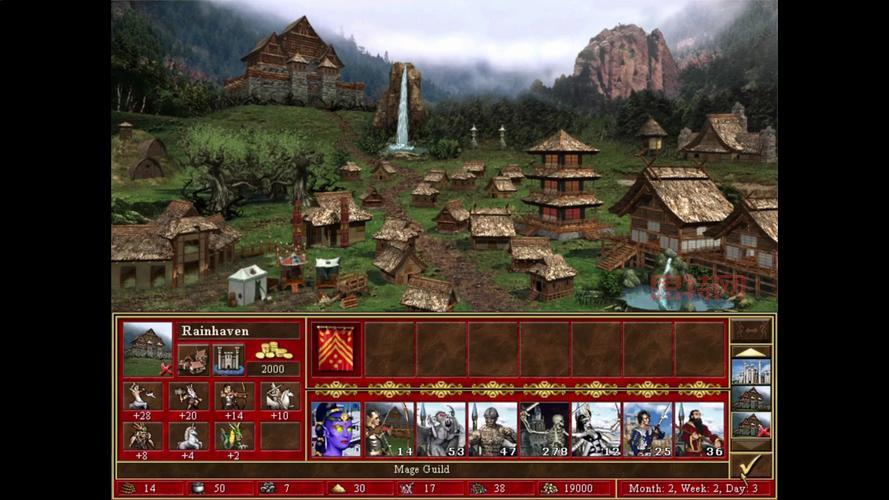Open the town hall building icon
Viewport: 889px width, 500px height.
point(193,359)
